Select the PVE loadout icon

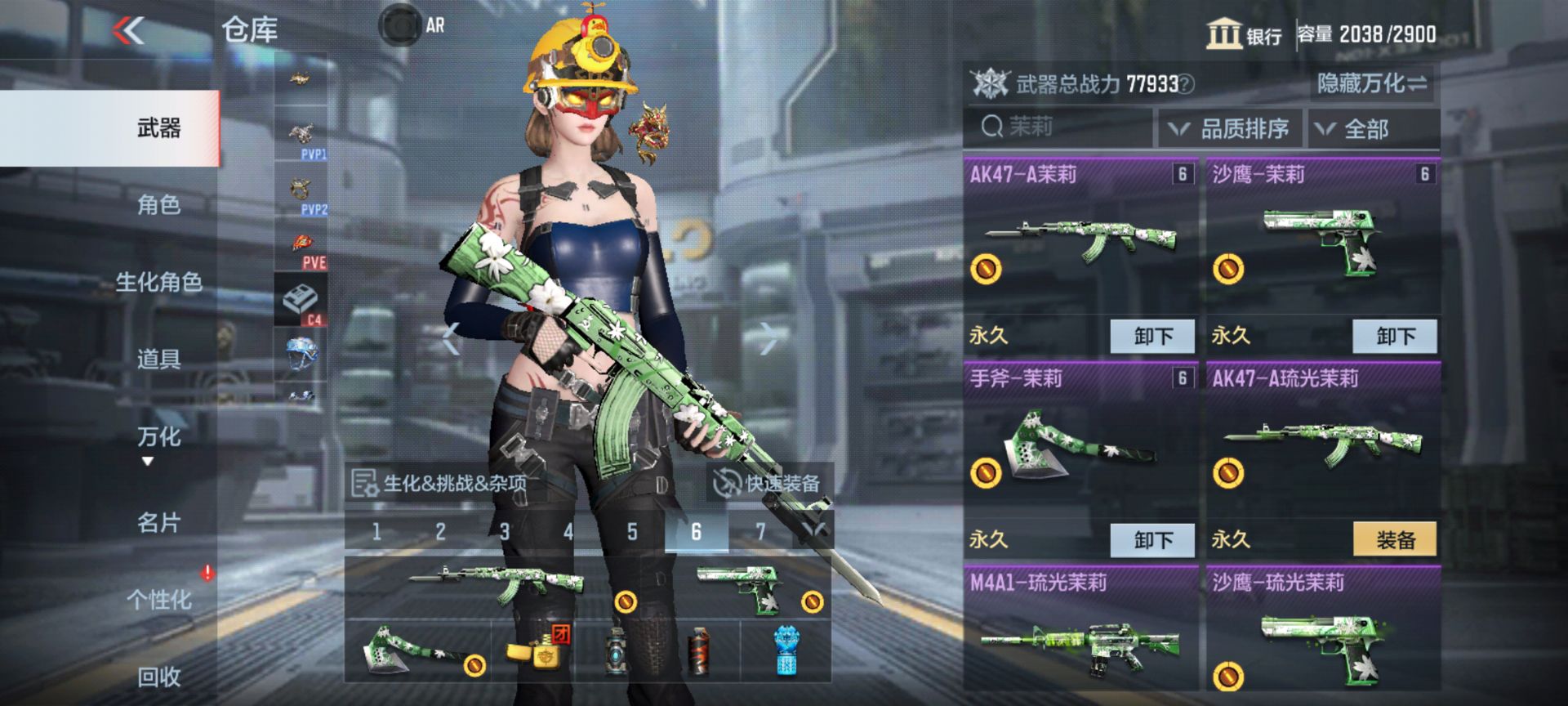pos(302,249)
